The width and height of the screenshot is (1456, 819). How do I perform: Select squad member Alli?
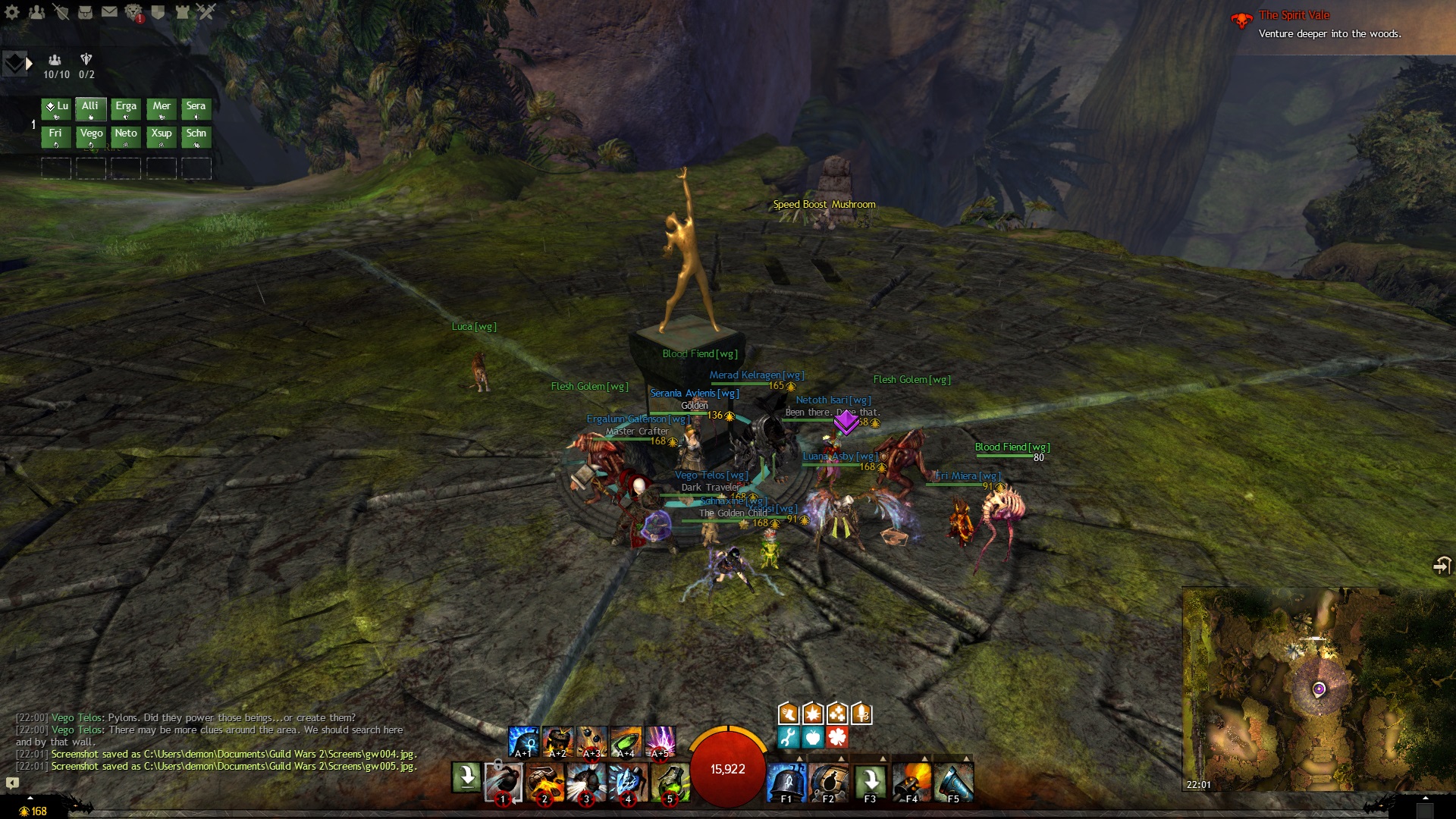click(90, 109)
